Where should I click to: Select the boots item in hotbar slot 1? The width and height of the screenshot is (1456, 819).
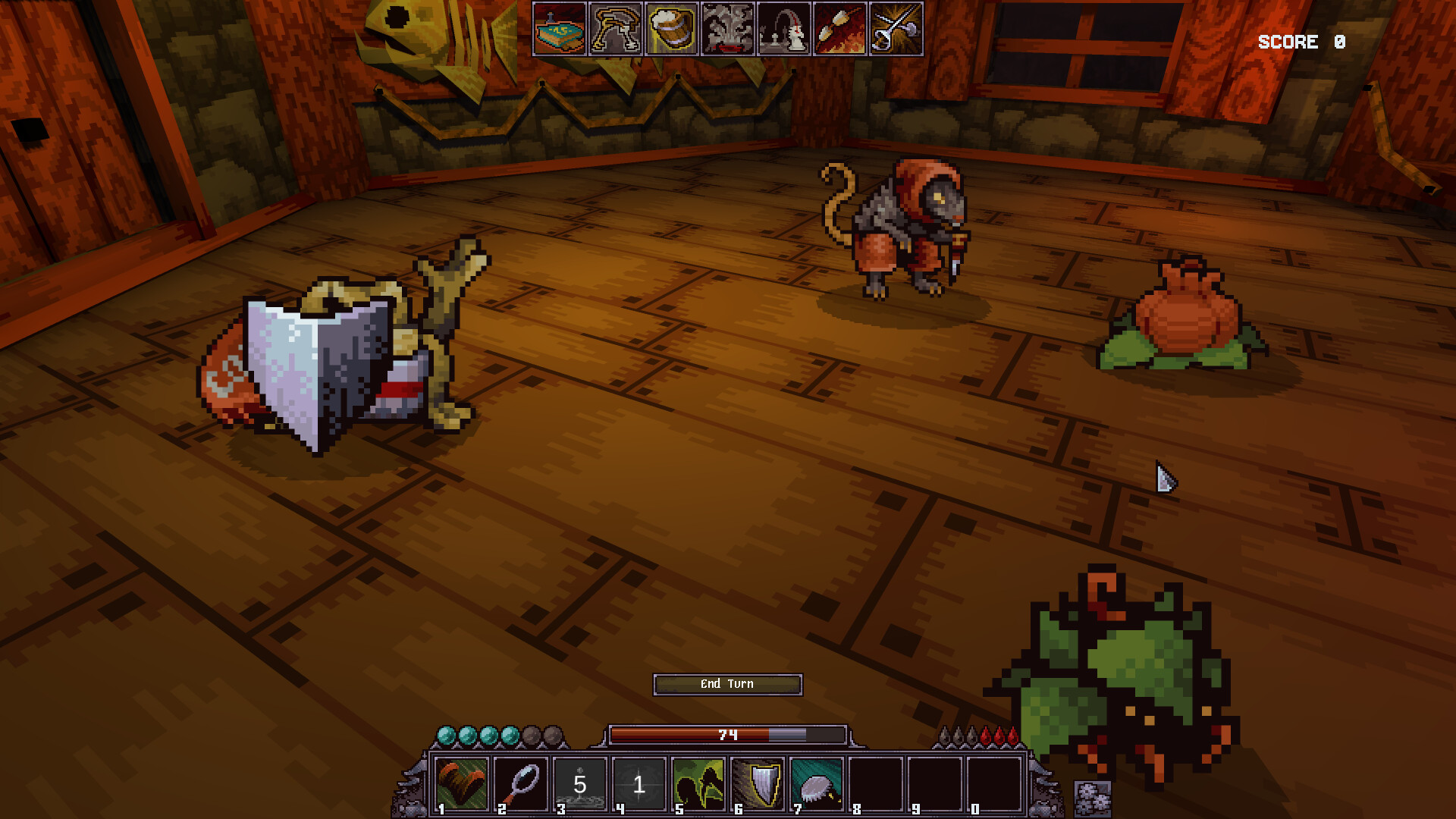tap(463, 785)
